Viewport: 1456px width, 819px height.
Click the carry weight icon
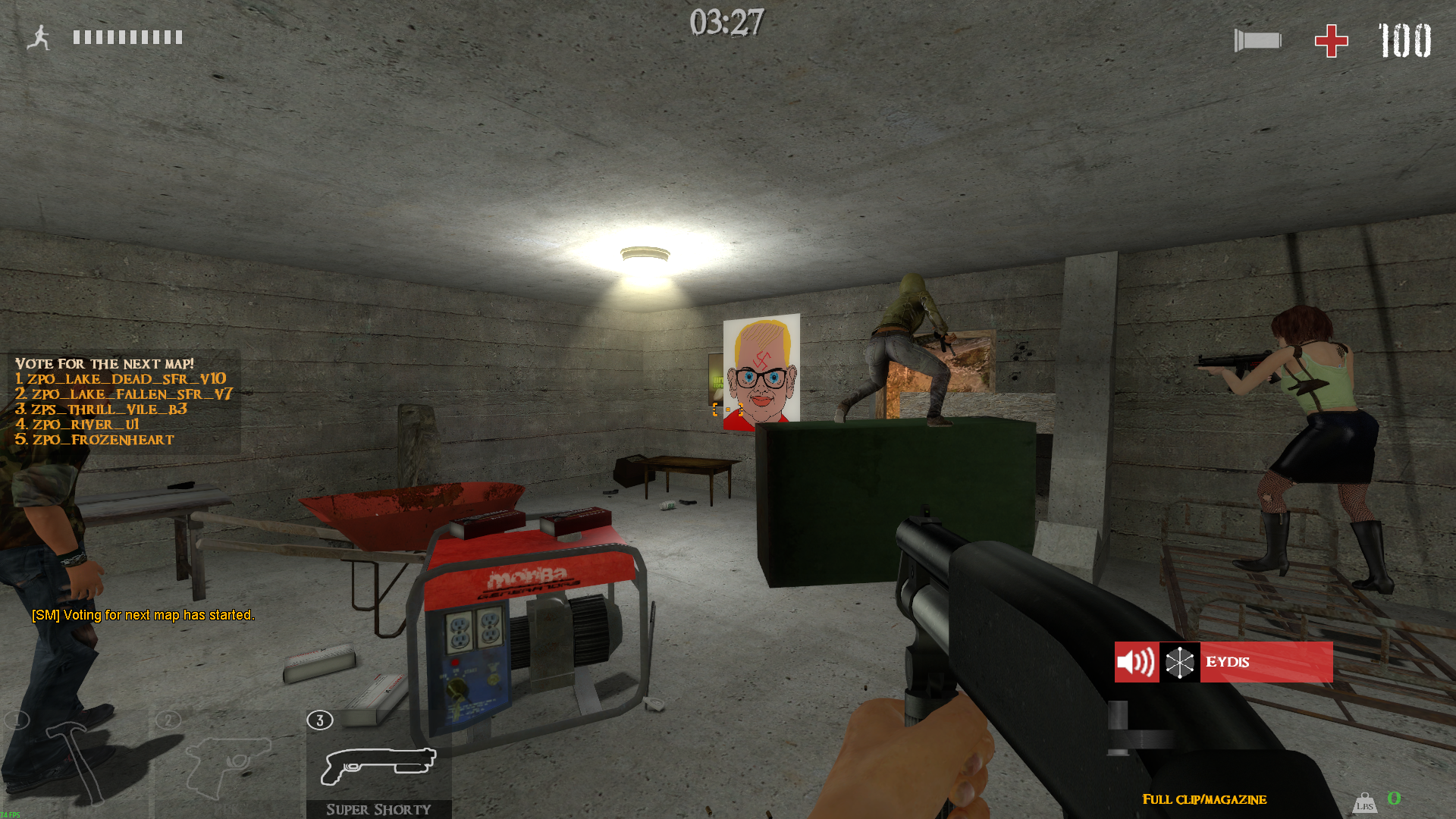point(1364,803)
